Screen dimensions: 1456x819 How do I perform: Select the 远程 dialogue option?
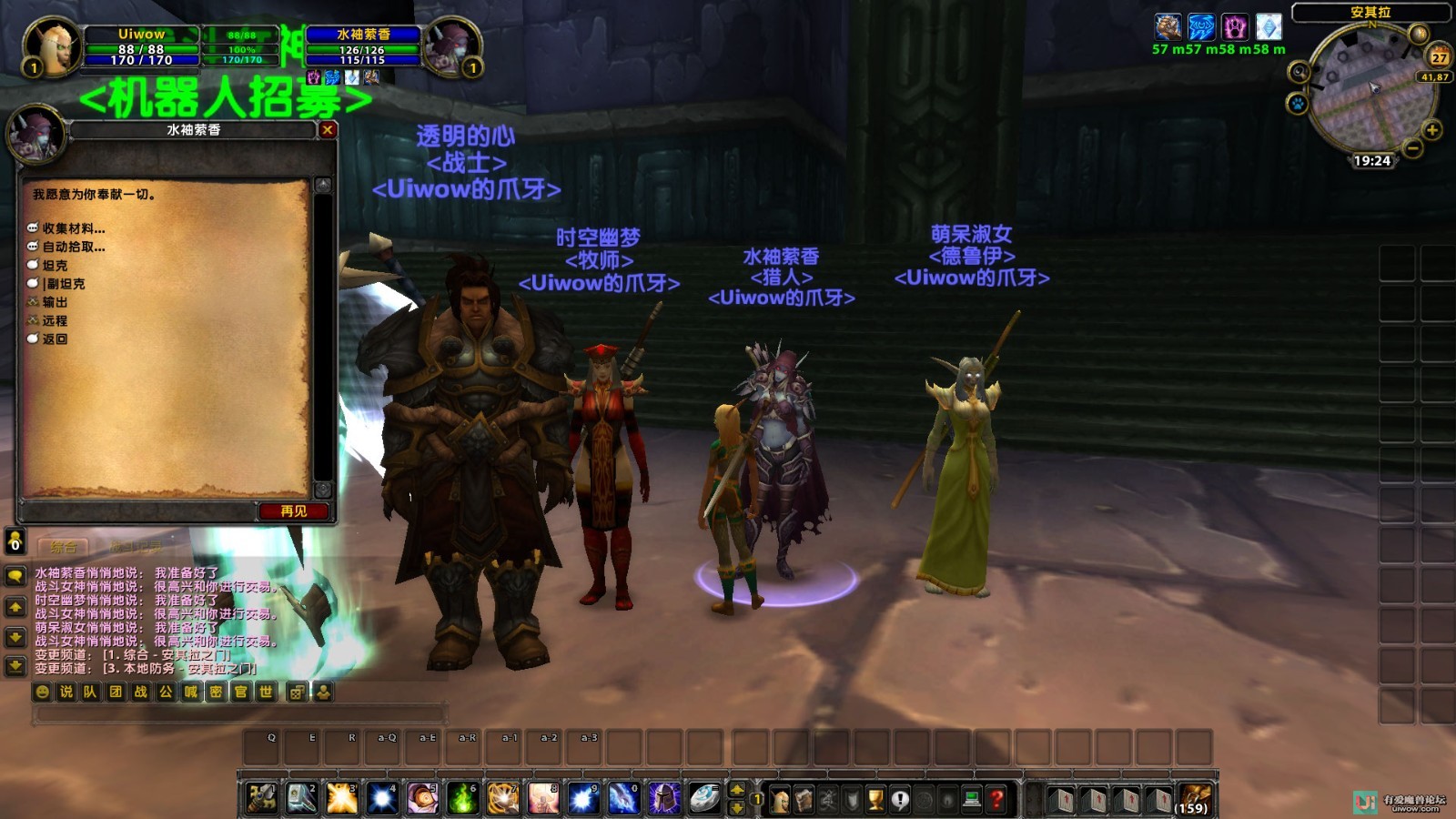pos(55,320)
